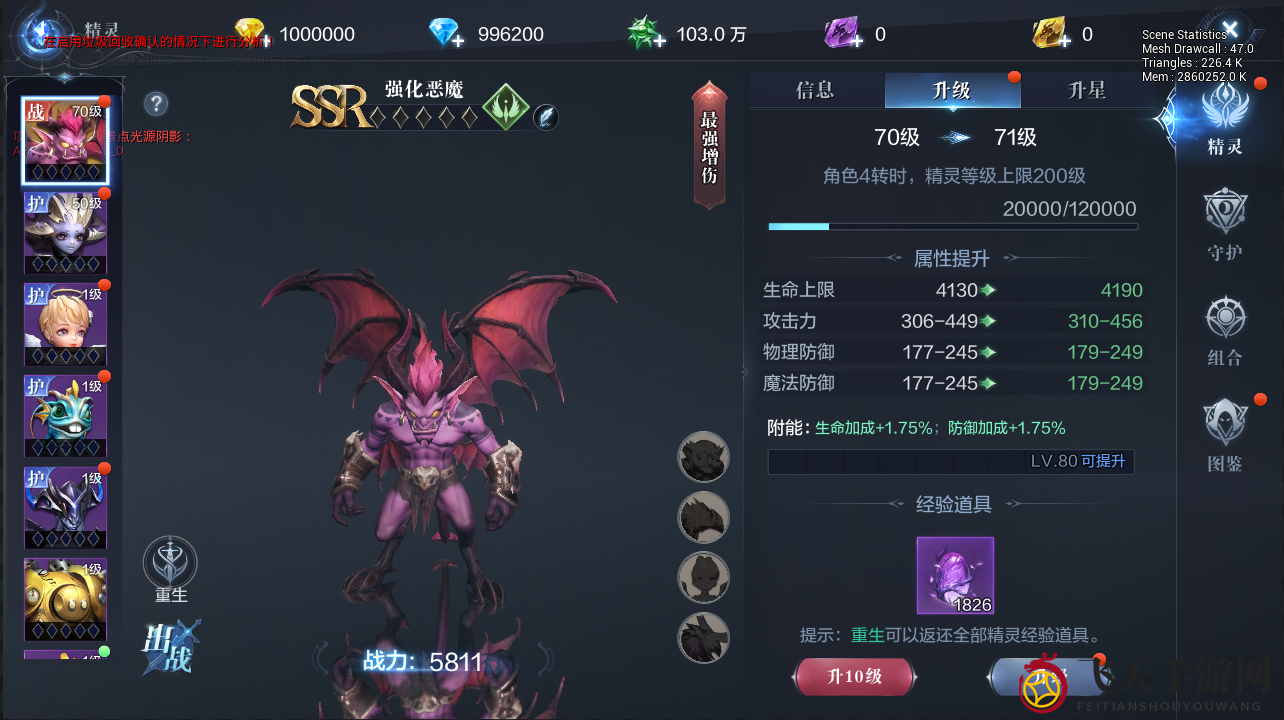Click the 最强增伤 red banner

(709, 145)
